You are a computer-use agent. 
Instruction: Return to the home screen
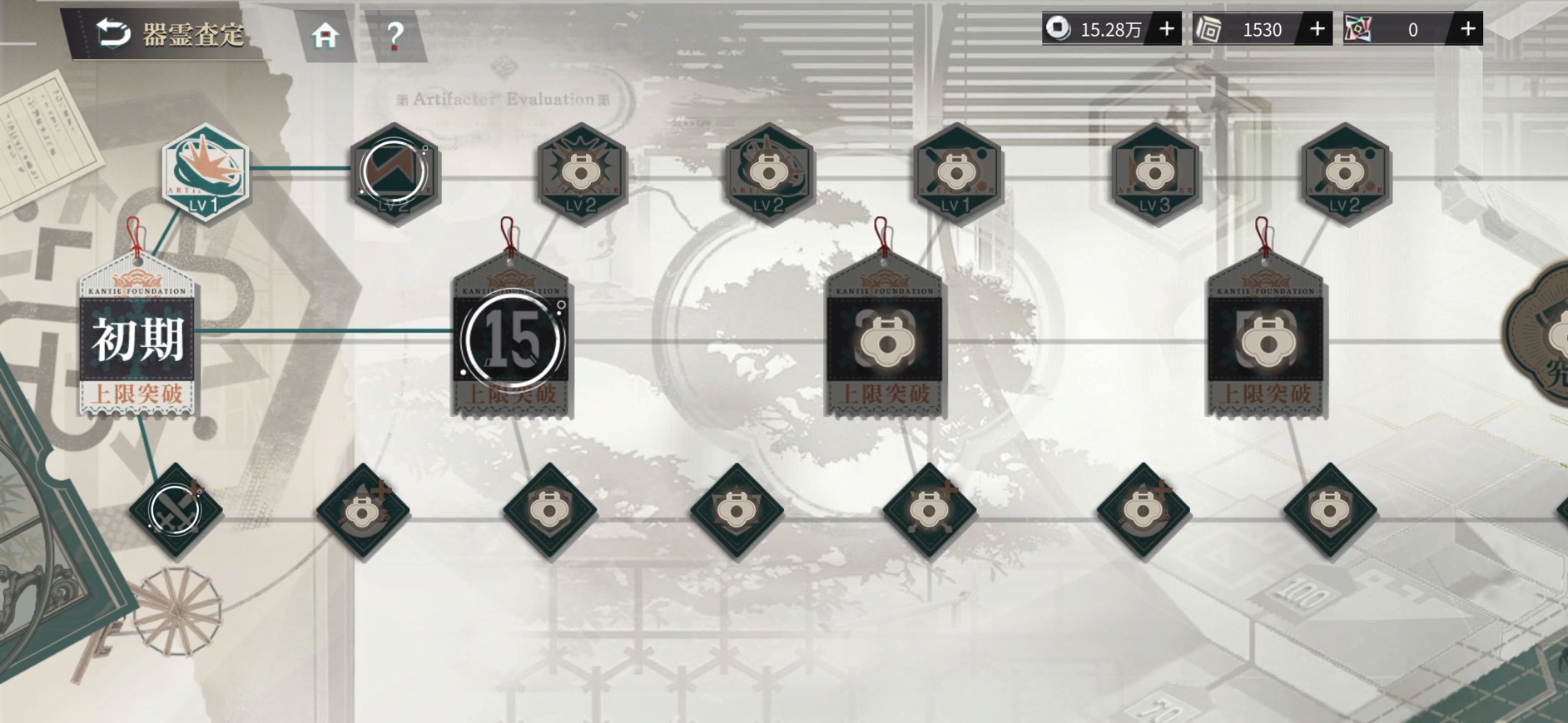[x=325, y=36]
